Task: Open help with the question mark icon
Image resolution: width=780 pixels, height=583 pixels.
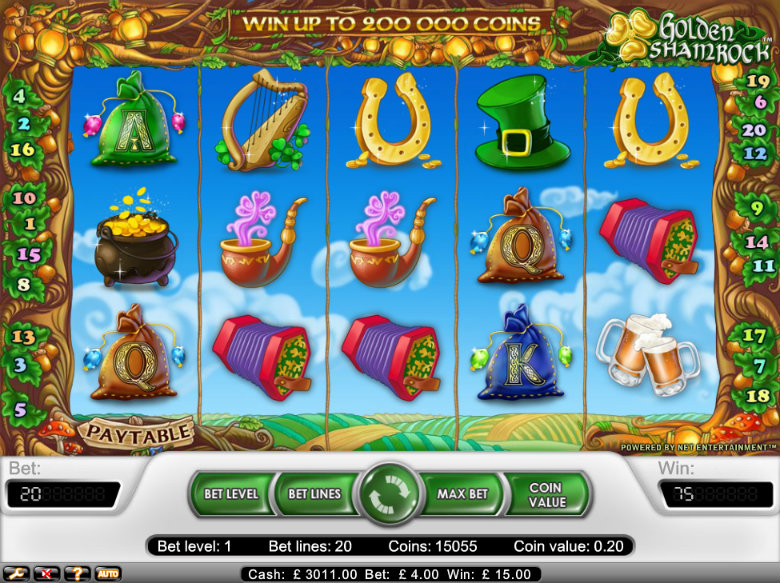Action: 76,573
